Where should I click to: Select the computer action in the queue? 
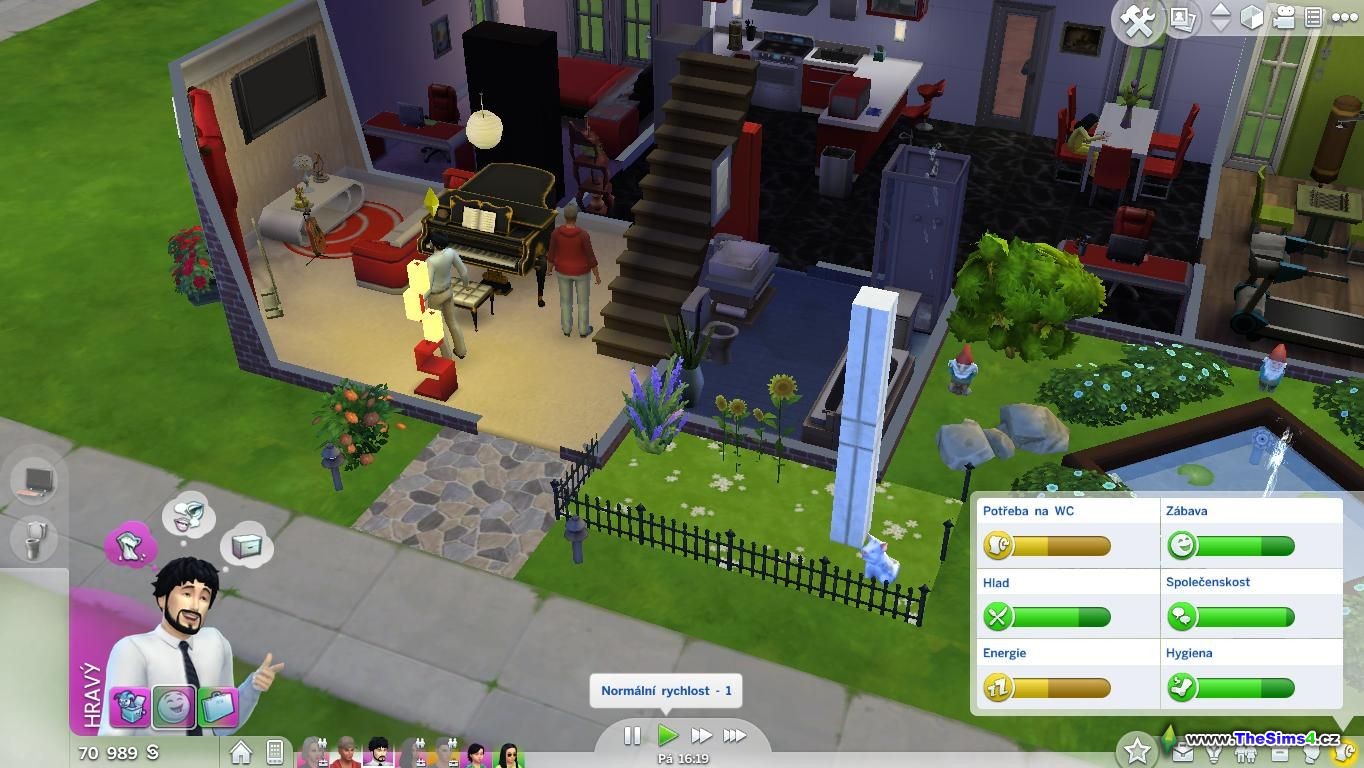click(34, 481)
